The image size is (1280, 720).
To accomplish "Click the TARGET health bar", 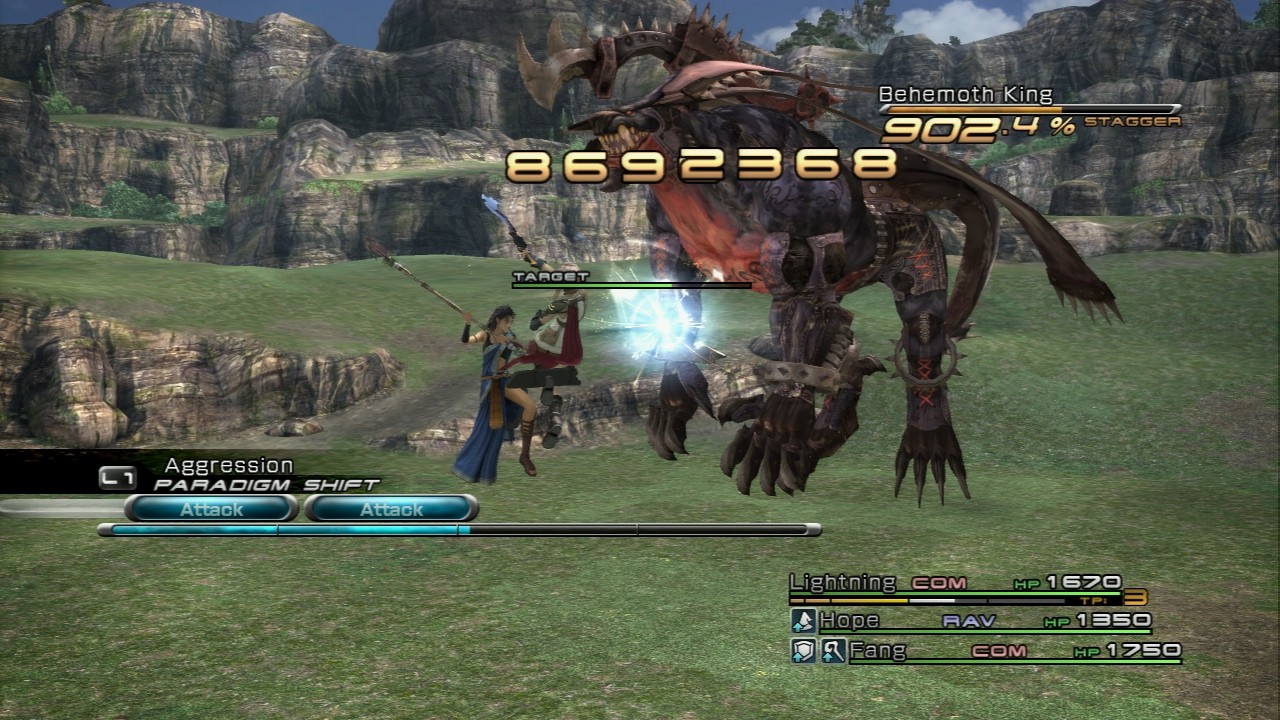I will click(x=630, y=283).
